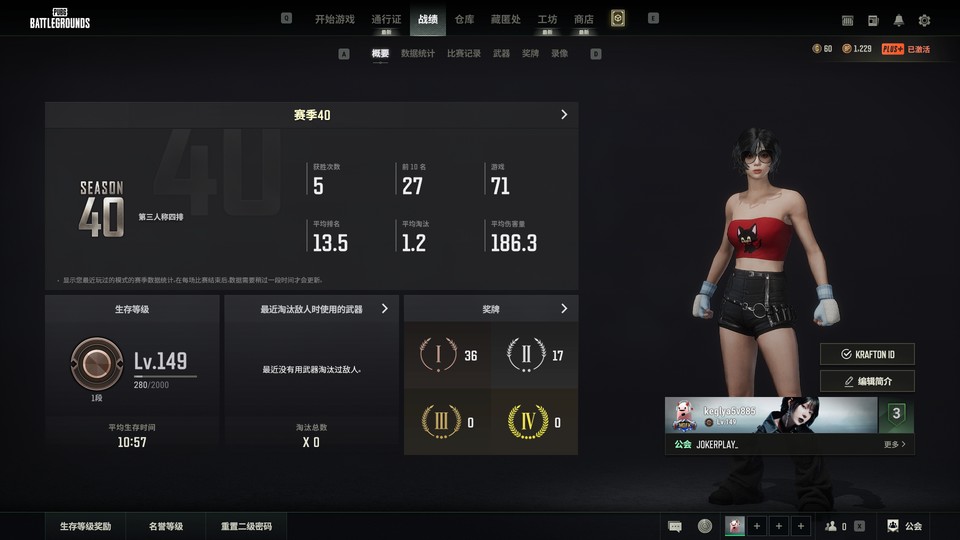The height and width of the screenshot is (540, 960).
Task: Select the 数据统计 statistics sub-tab
Action: coord(418,53)
